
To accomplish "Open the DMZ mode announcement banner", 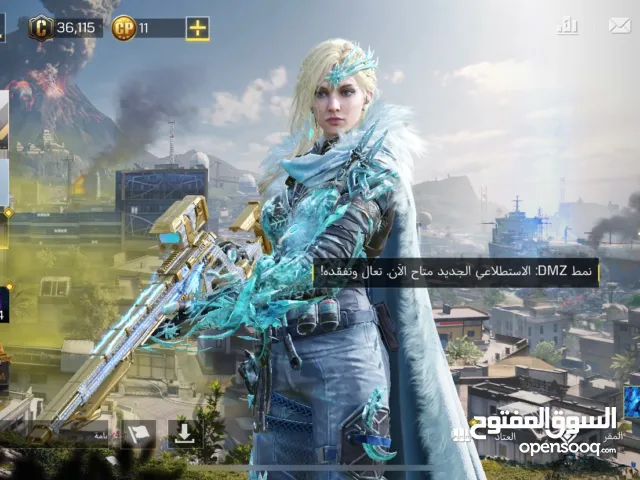I will click(x=455, y=273).
